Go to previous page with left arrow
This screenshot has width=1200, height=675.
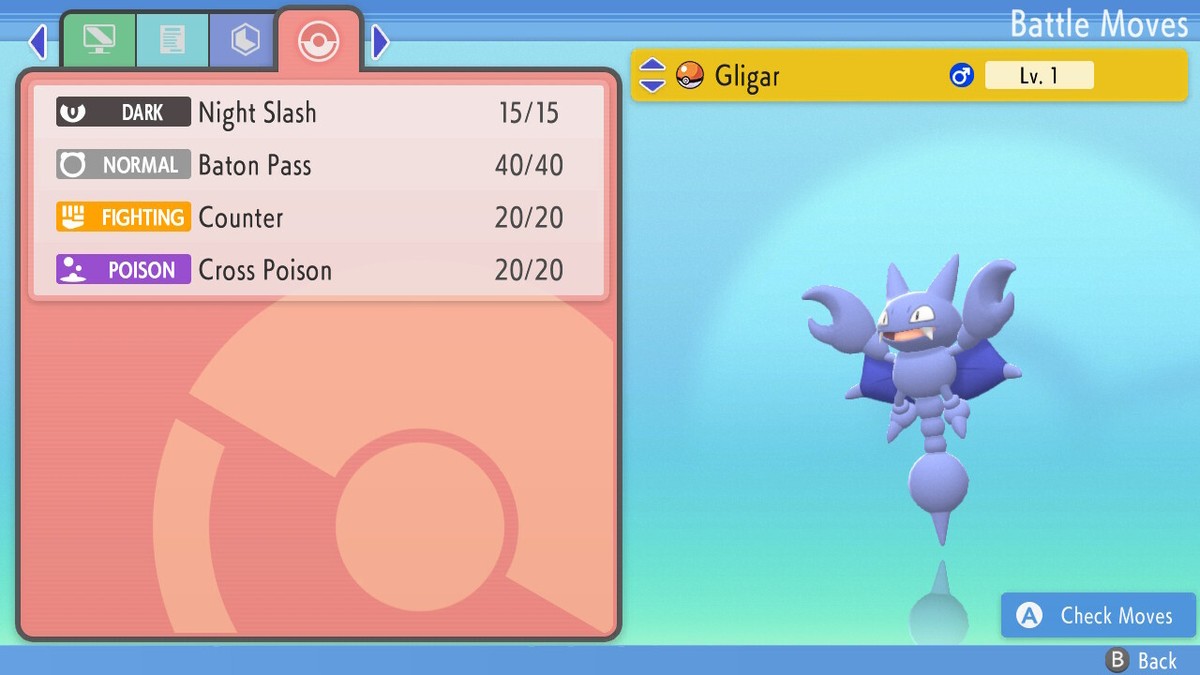coord(38,42)
